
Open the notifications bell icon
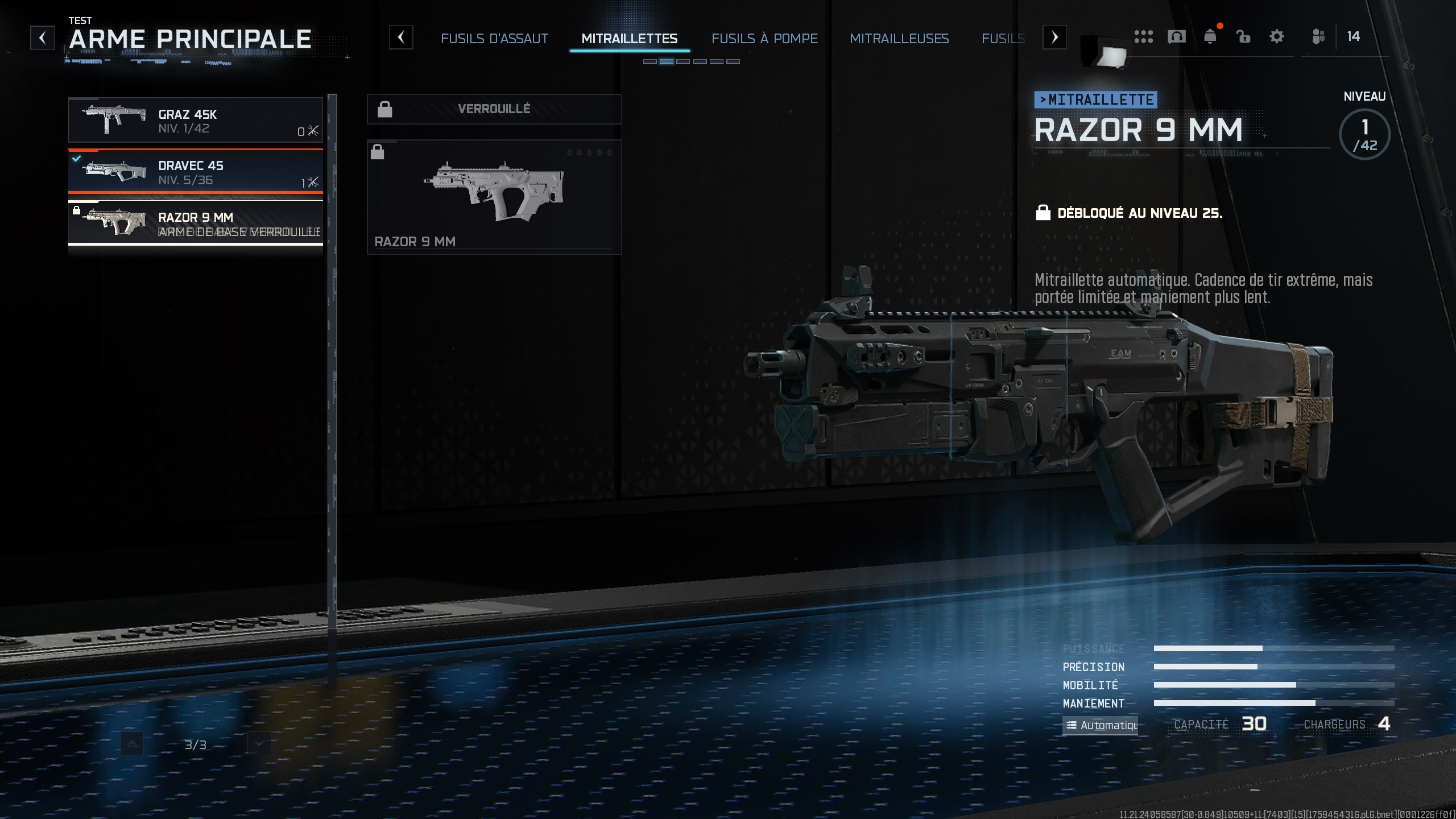tap(1211, 36)
